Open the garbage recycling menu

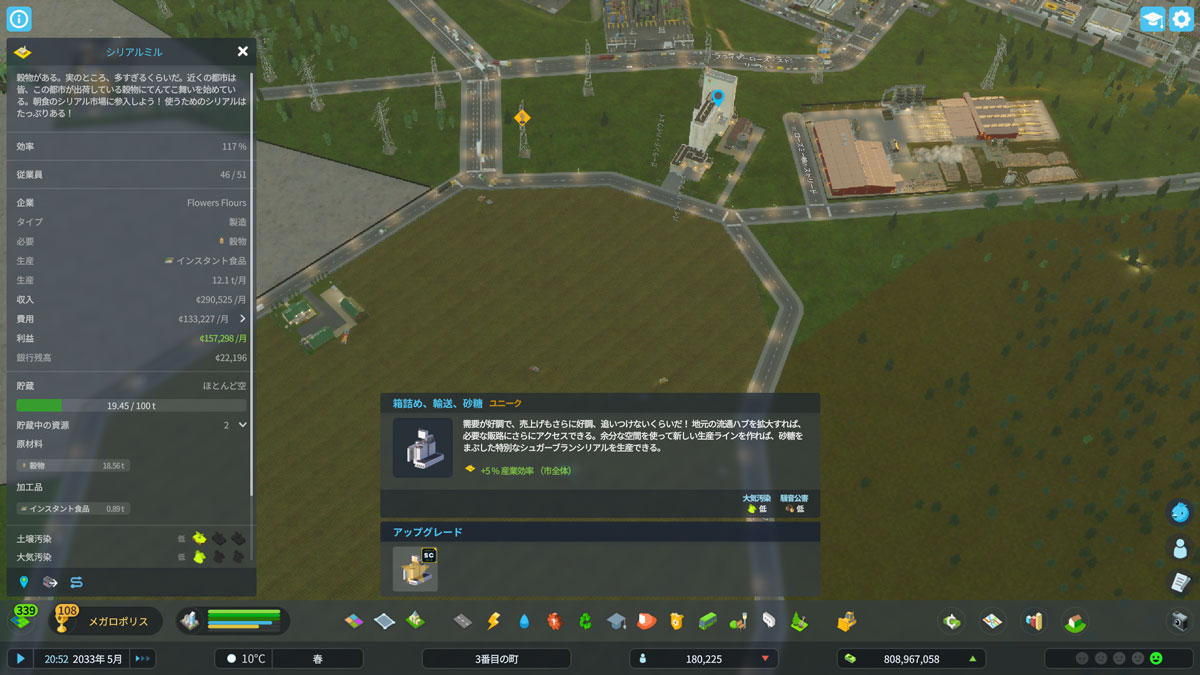(585, 621)
